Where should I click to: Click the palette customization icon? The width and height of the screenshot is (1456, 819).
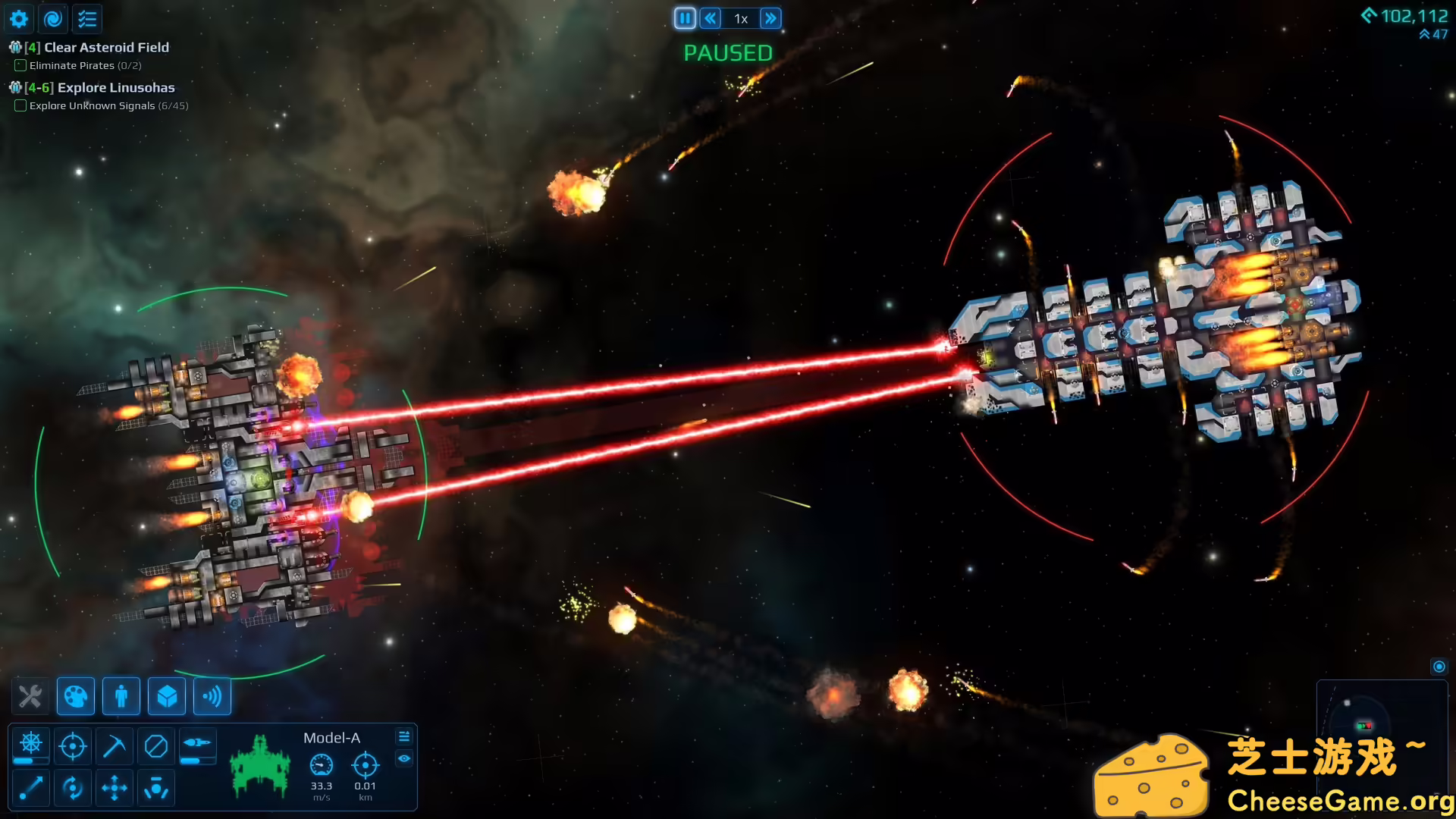pos(76,696)
